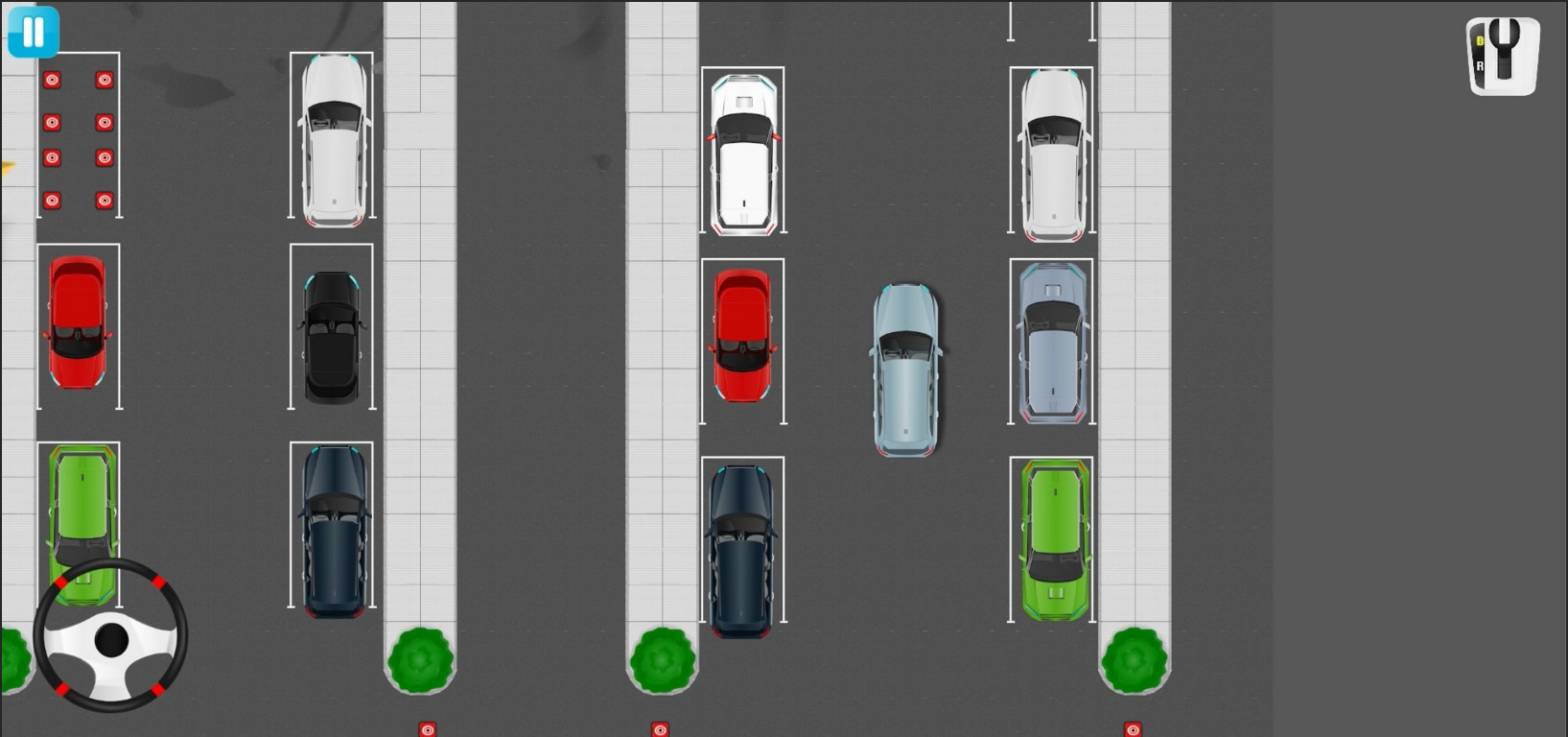
Task: Select the dark blue SUV near the bottom center
Action: pyautogui.click(x=740, y=547)
